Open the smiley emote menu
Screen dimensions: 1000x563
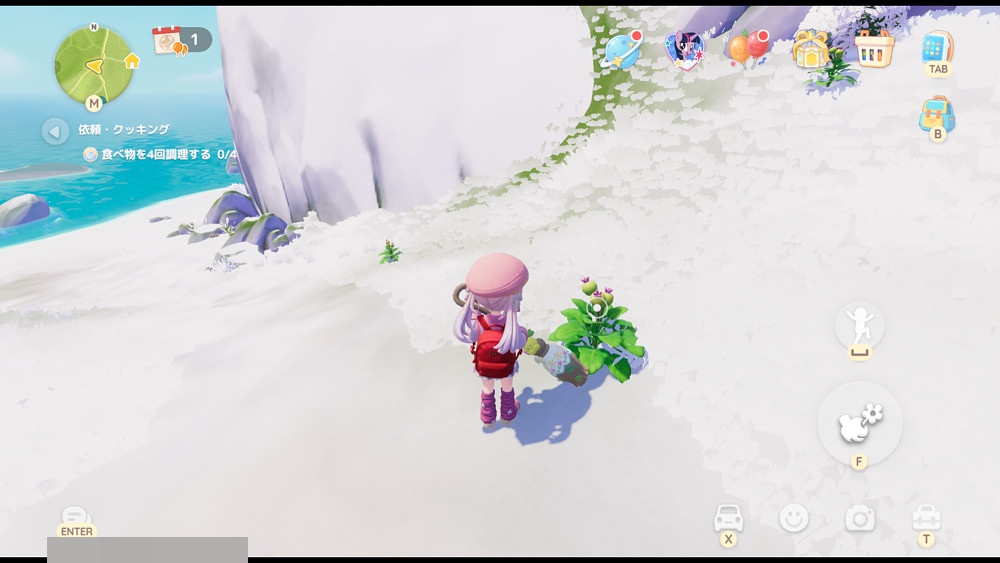click(794, 518)
